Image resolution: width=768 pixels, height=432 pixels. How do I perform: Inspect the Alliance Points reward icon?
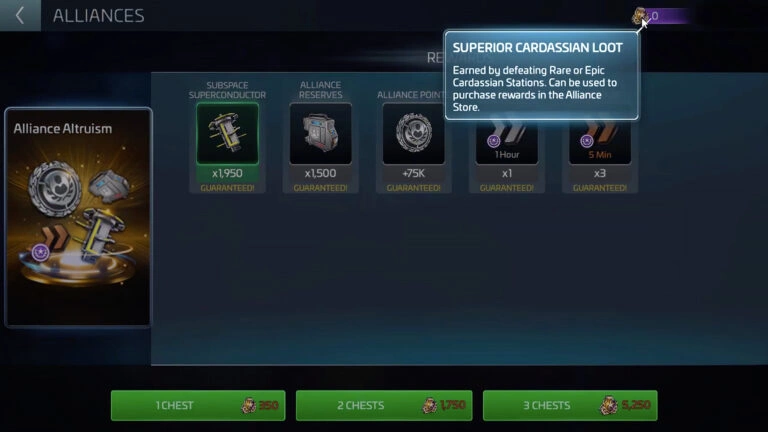(x=413, y=136)
